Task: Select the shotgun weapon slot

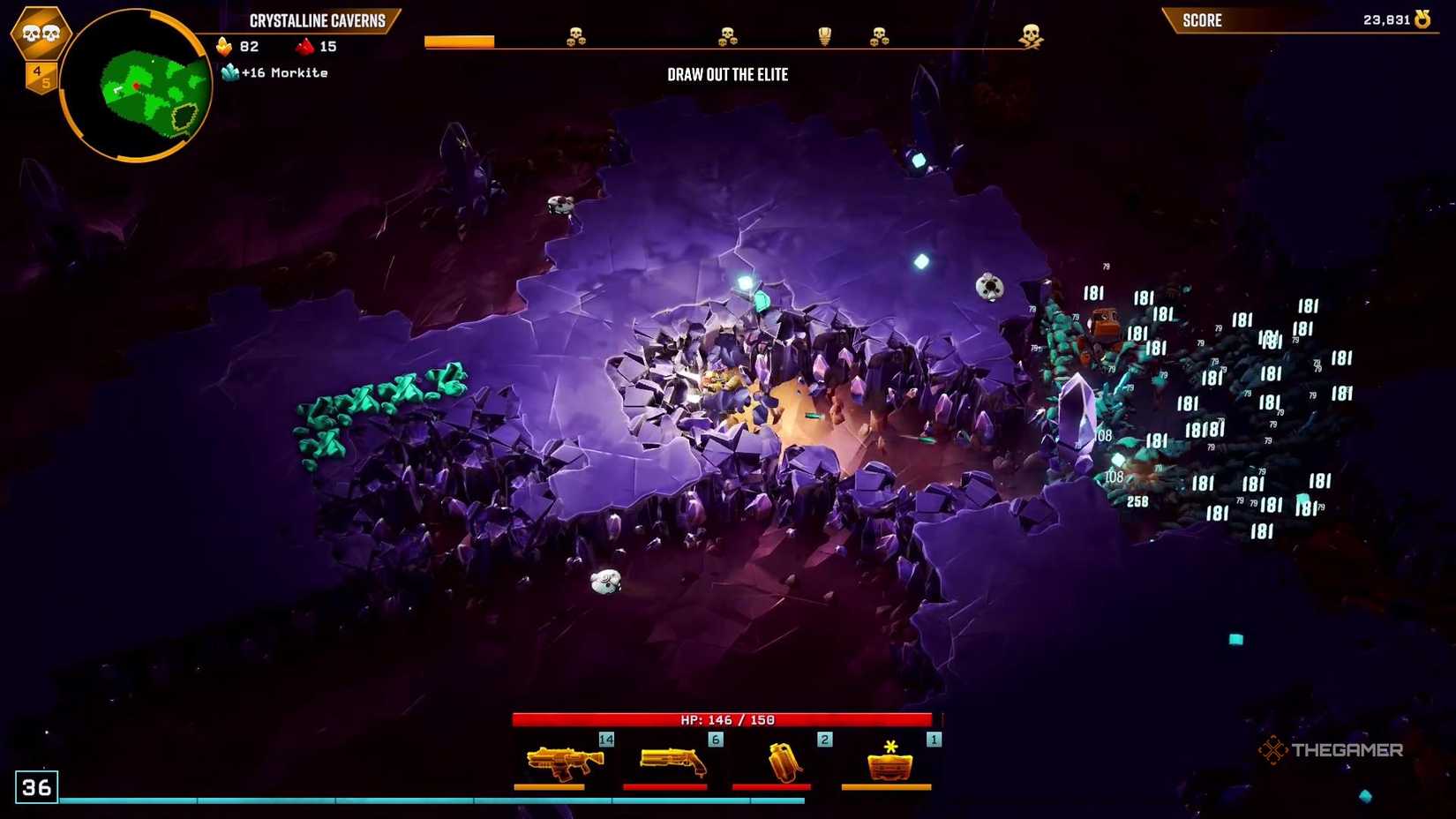Action: pos(674,761)
